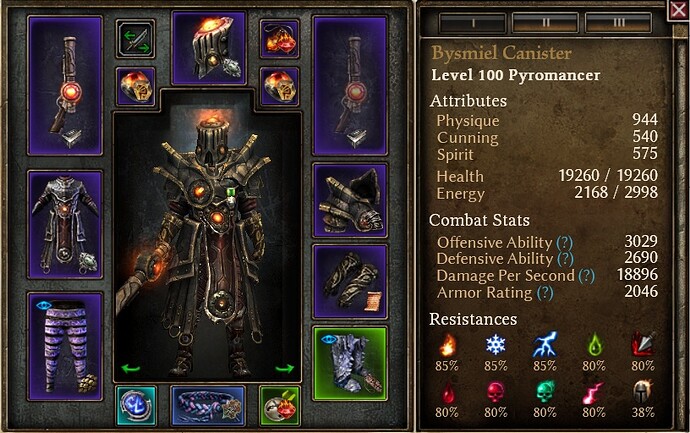690x433 pixels.
Task: Choose the chest armor equipment slot
Action: [65, 220]
